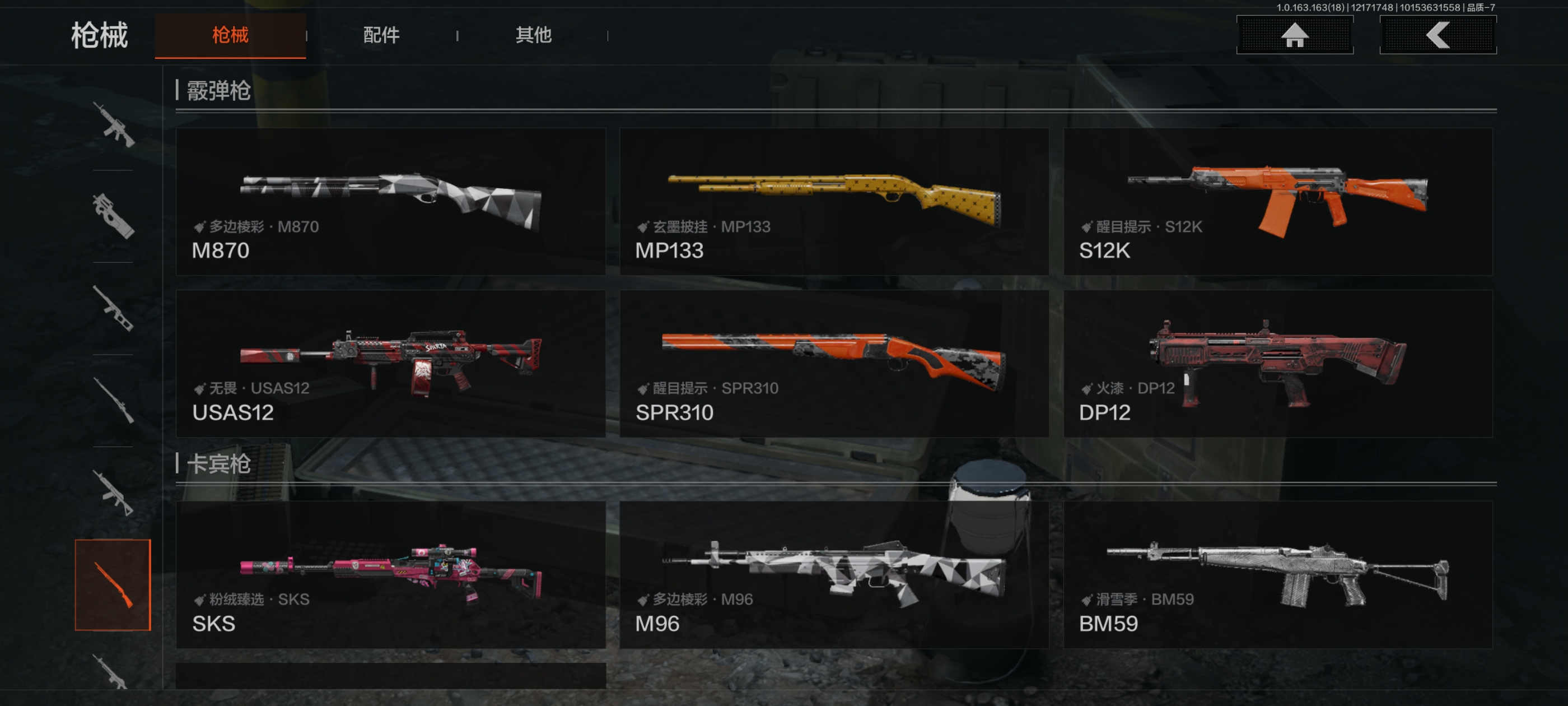
Task: Select the pink SKS carbine
Action: click(x=390, y=574)
